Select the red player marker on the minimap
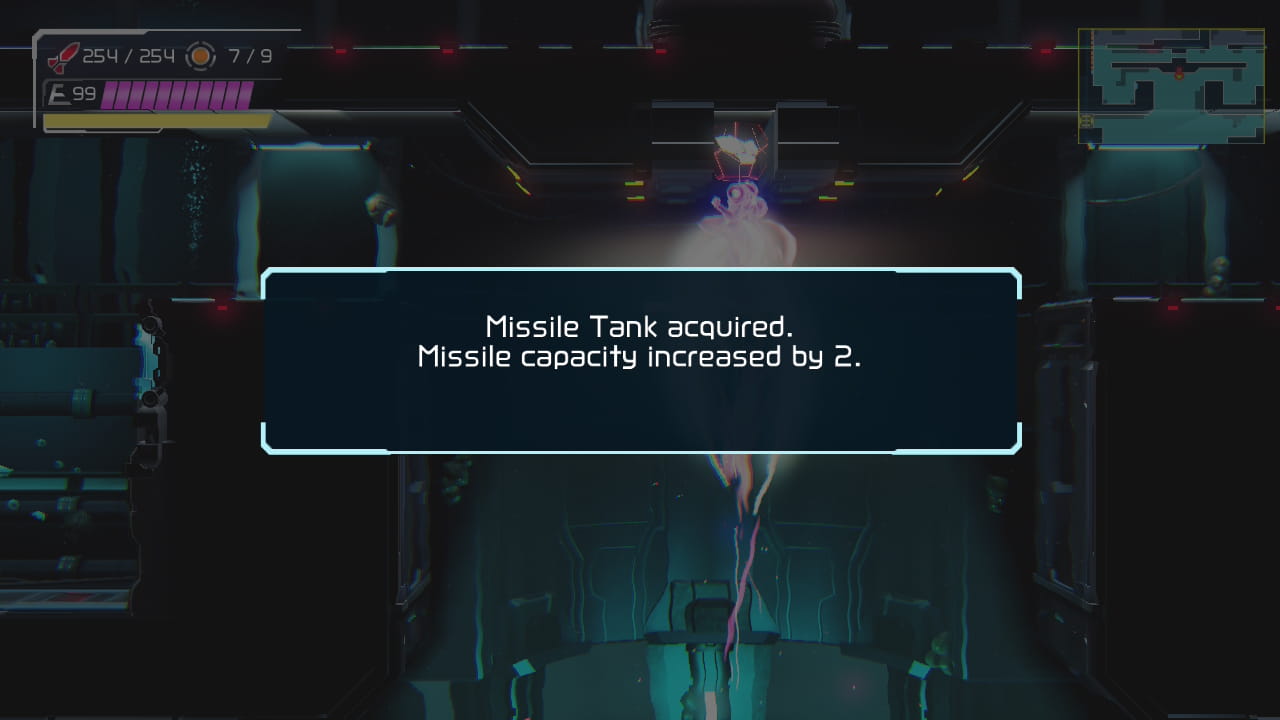The height and width of the screenshot is (720, 1280). pyautogui.click(x=1179, y=76)
